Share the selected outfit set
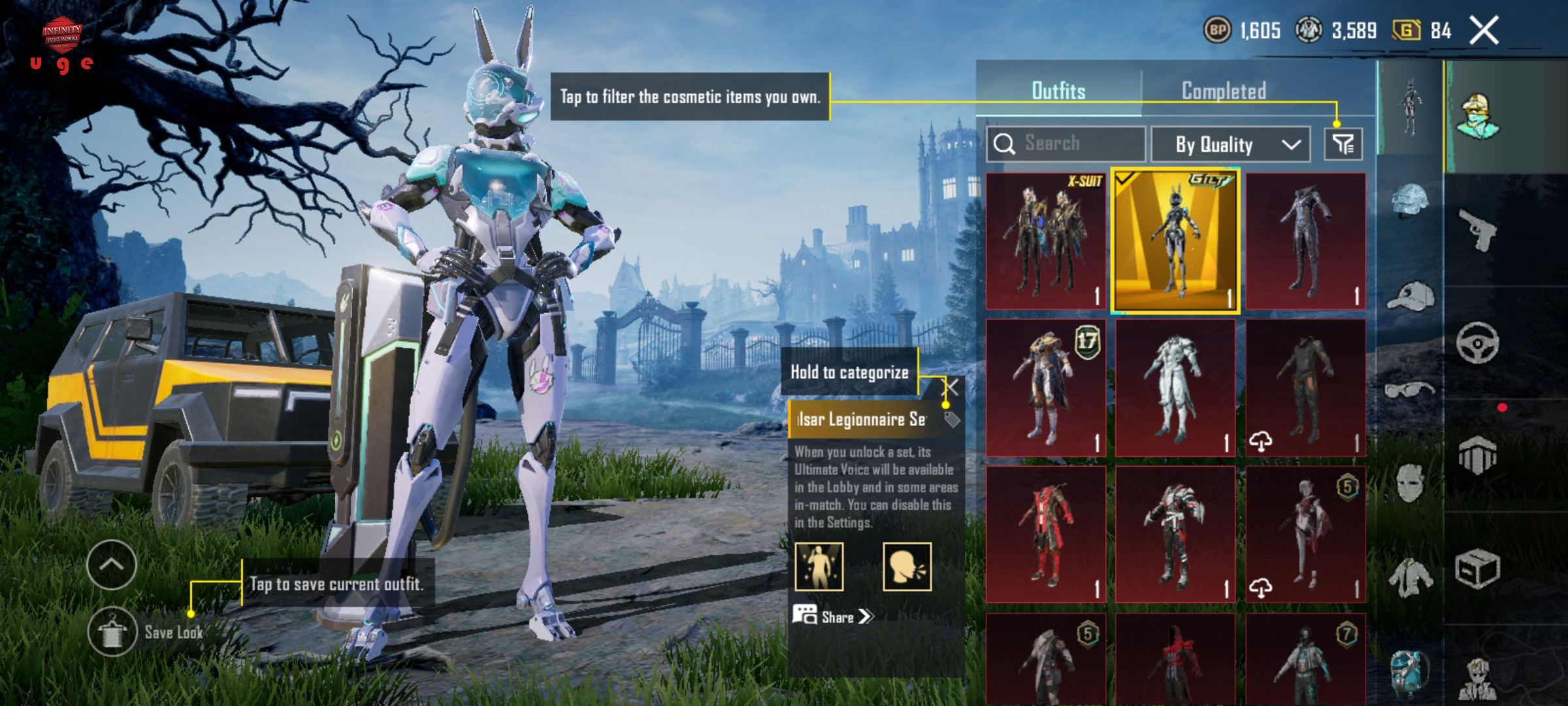The width and height of the screenshot is (1568, 706). click(x=834, y=616)
